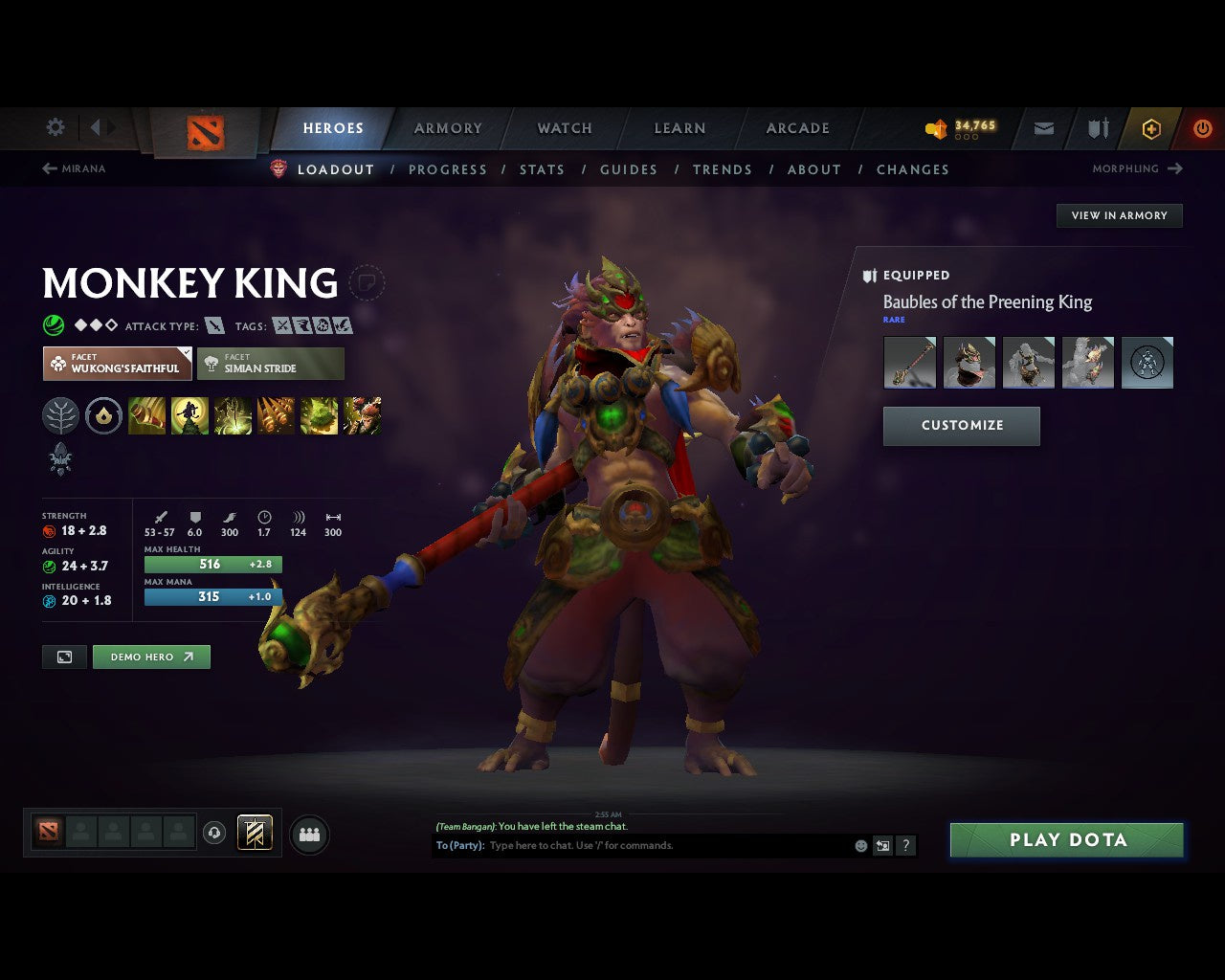Open the Guides section

coord(629,169)
